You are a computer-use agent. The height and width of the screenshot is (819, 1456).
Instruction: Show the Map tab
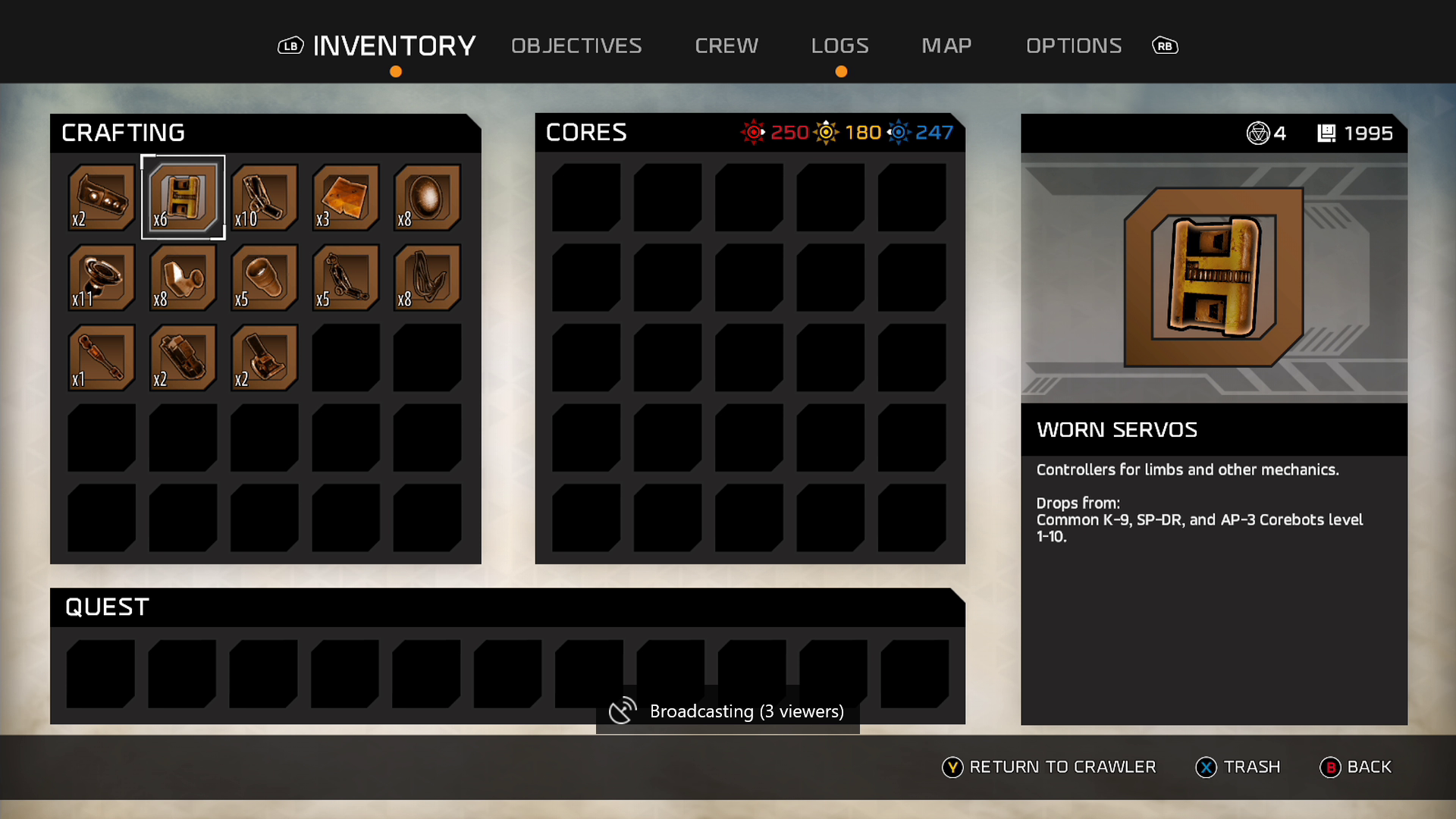point(946,45)
